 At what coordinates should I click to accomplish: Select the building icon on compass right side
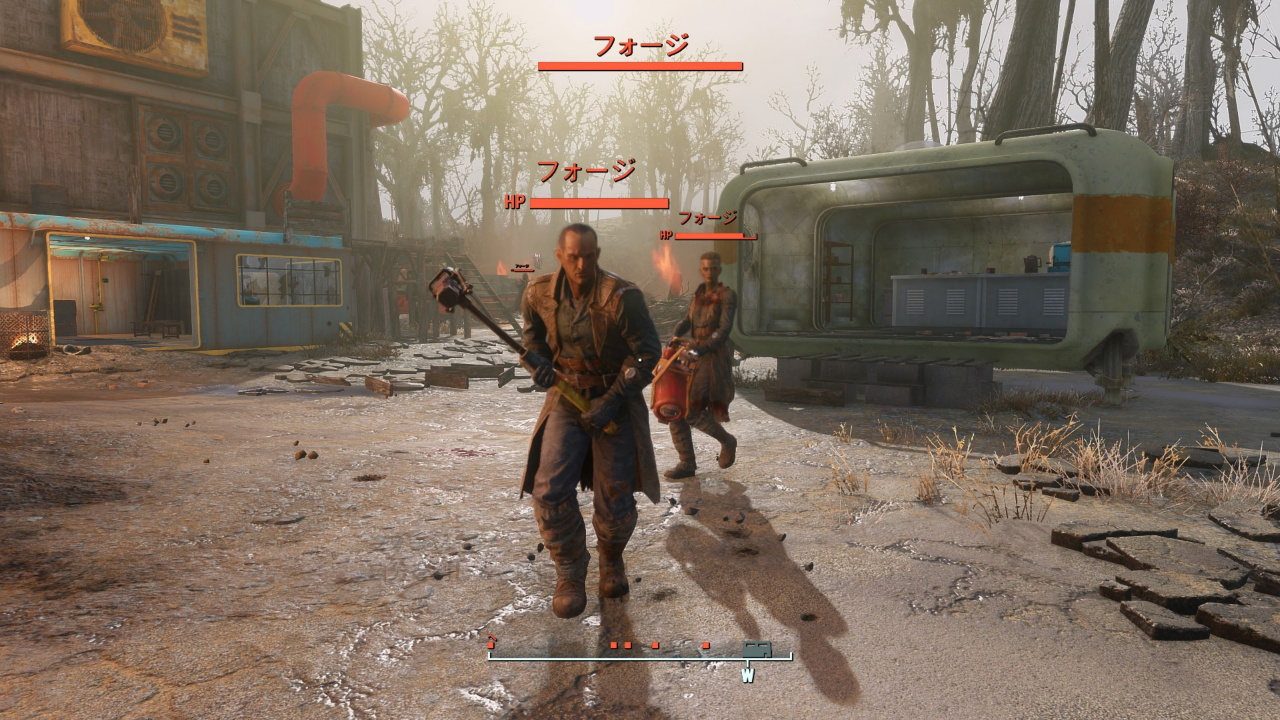[x=757, y=648]
